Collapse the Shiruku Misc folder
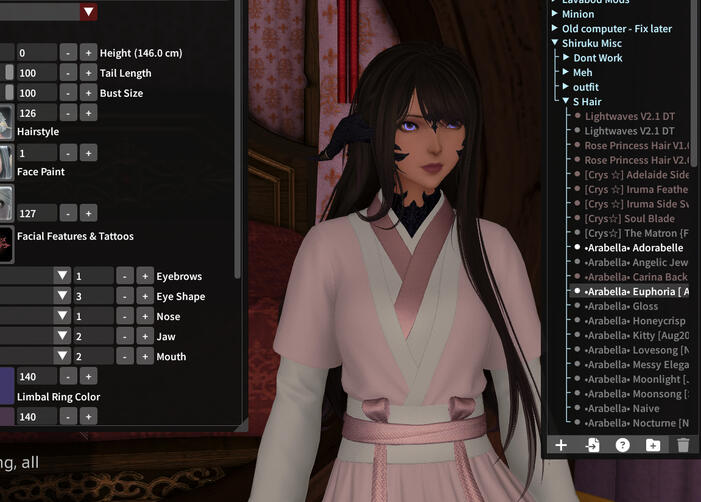701x502 pixels. (x=555, y=43)
